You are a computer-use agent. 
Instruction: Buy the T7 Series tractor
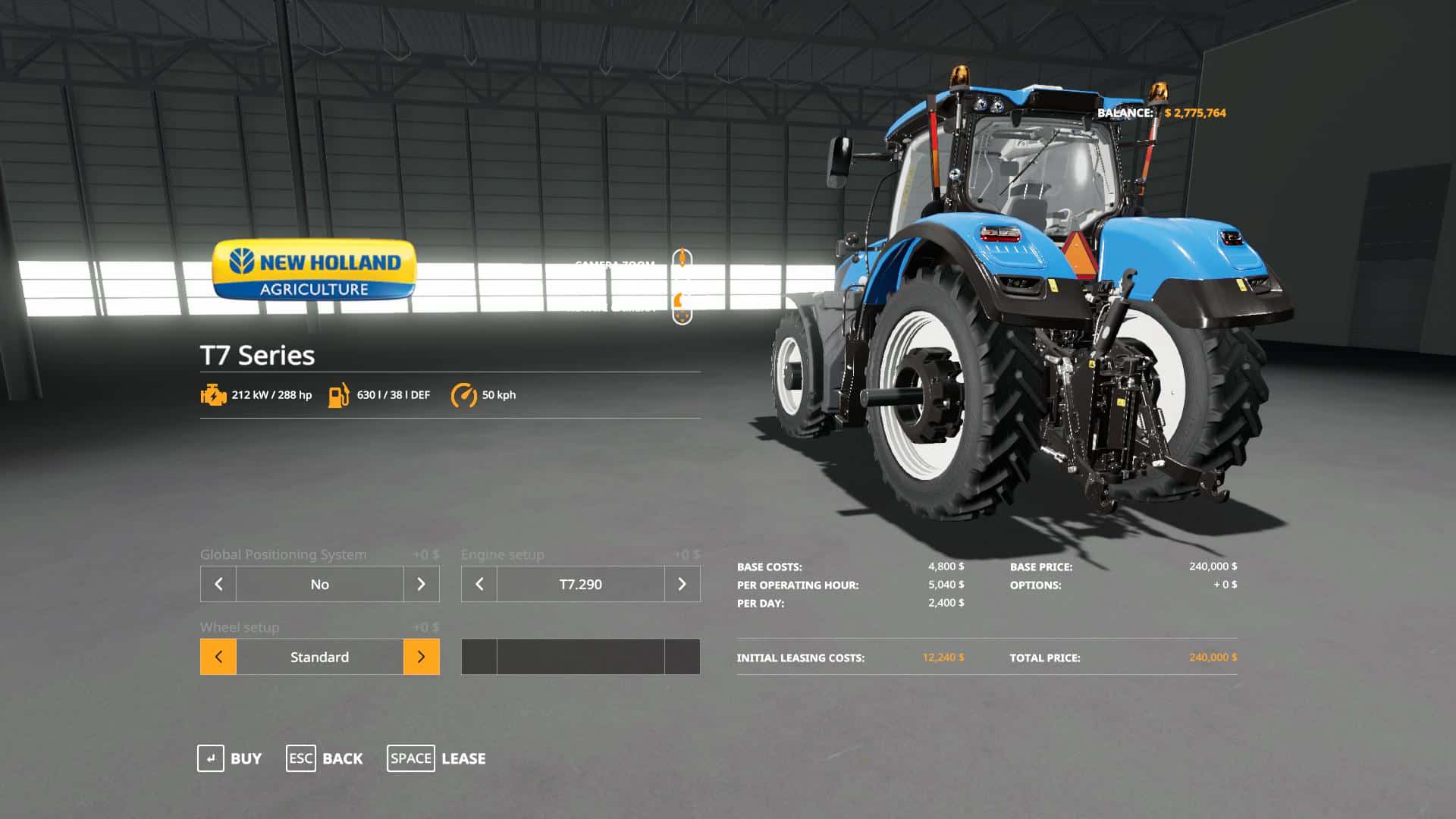(x=230, y=758)
